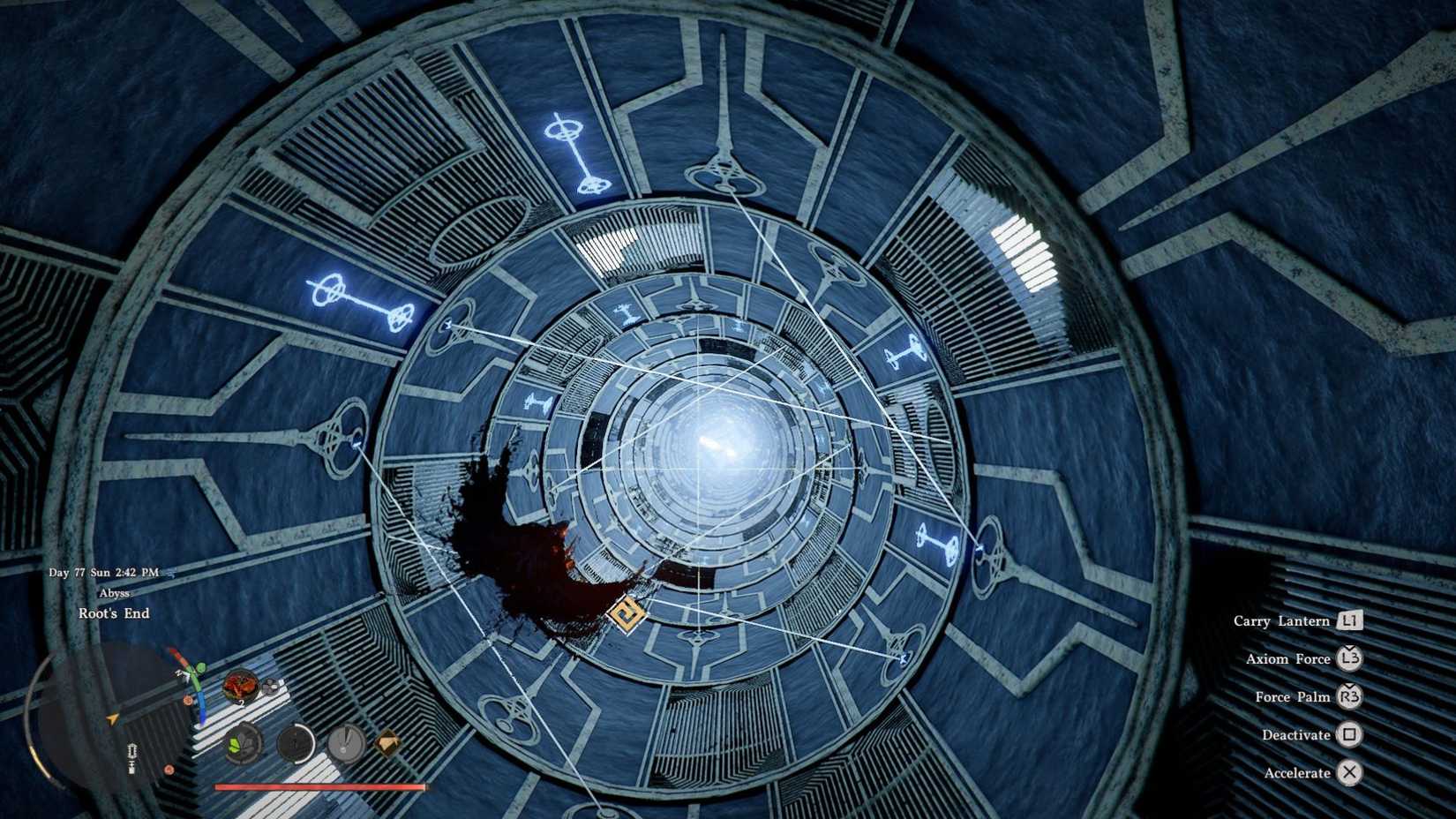Click the Force Palm action label
Image resolution: width=1456 pixels, height=819 pixels.
click(x=1294, y=696)
